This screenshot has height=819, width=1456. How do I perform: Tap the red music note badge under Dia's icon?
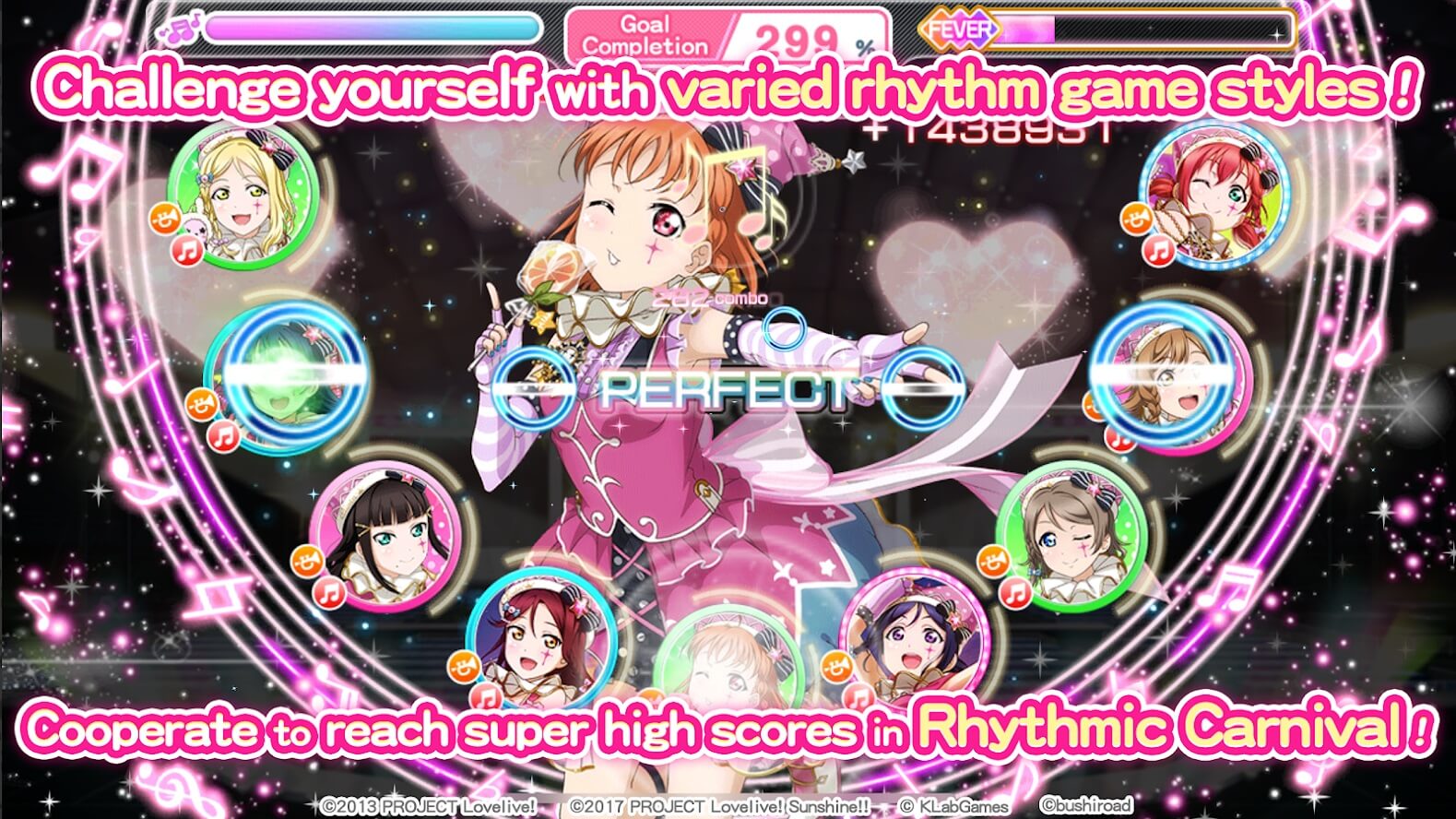click(x=329, y=592)
